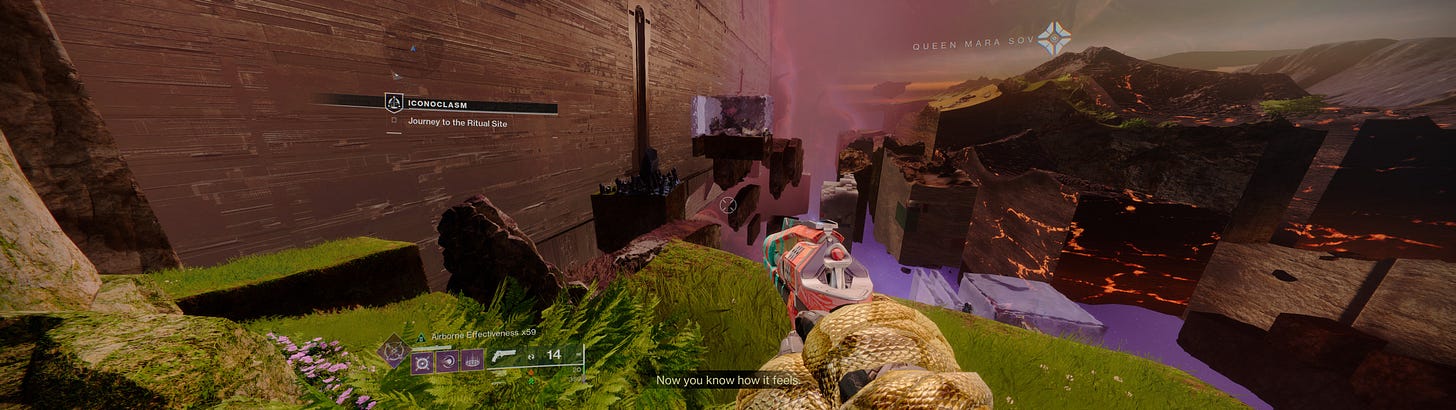Activate the rift class ability icon
This screenshot has width=1456, height=410.
click(472, 361)
